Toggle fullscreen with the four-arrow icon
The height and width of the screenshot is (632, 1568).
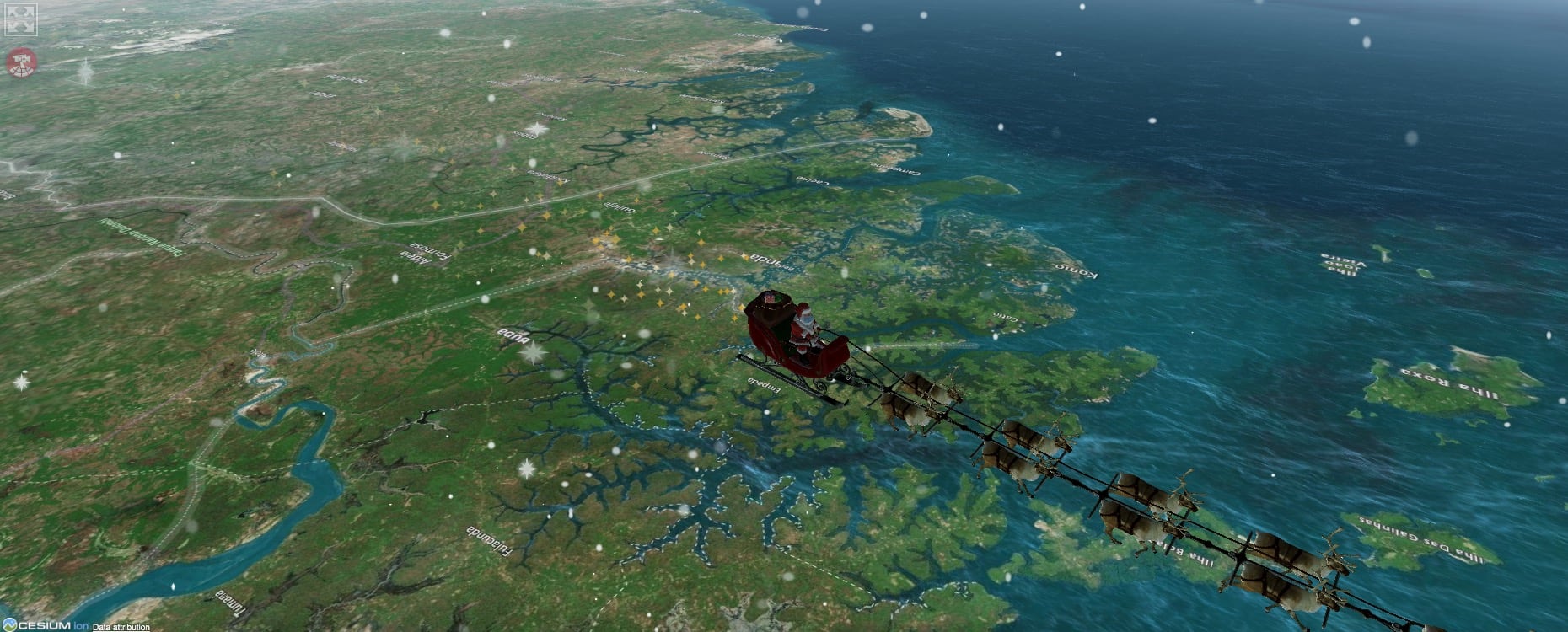21,19
